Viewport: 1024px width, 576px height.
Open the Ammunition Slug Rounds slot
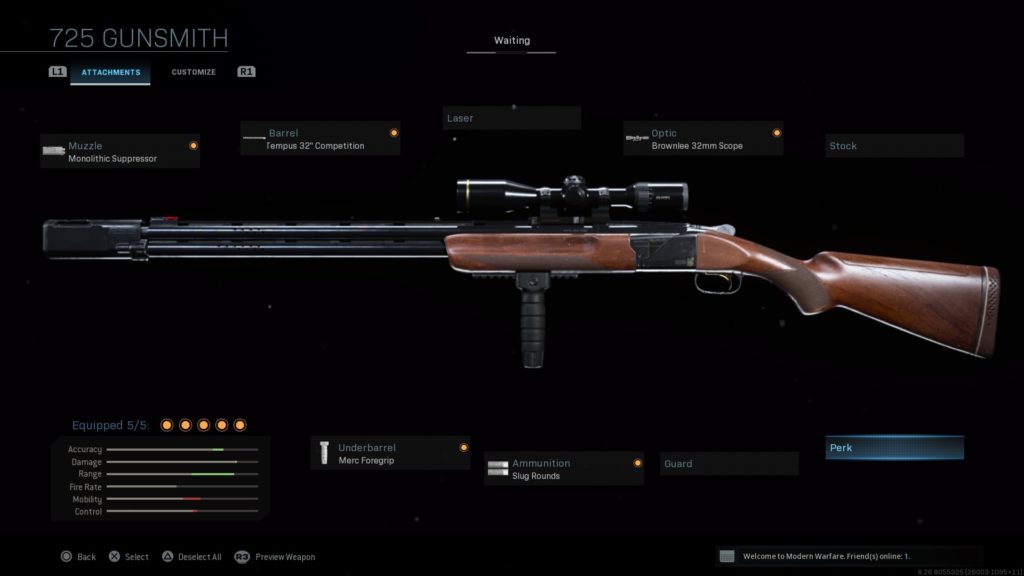[563, 469]
